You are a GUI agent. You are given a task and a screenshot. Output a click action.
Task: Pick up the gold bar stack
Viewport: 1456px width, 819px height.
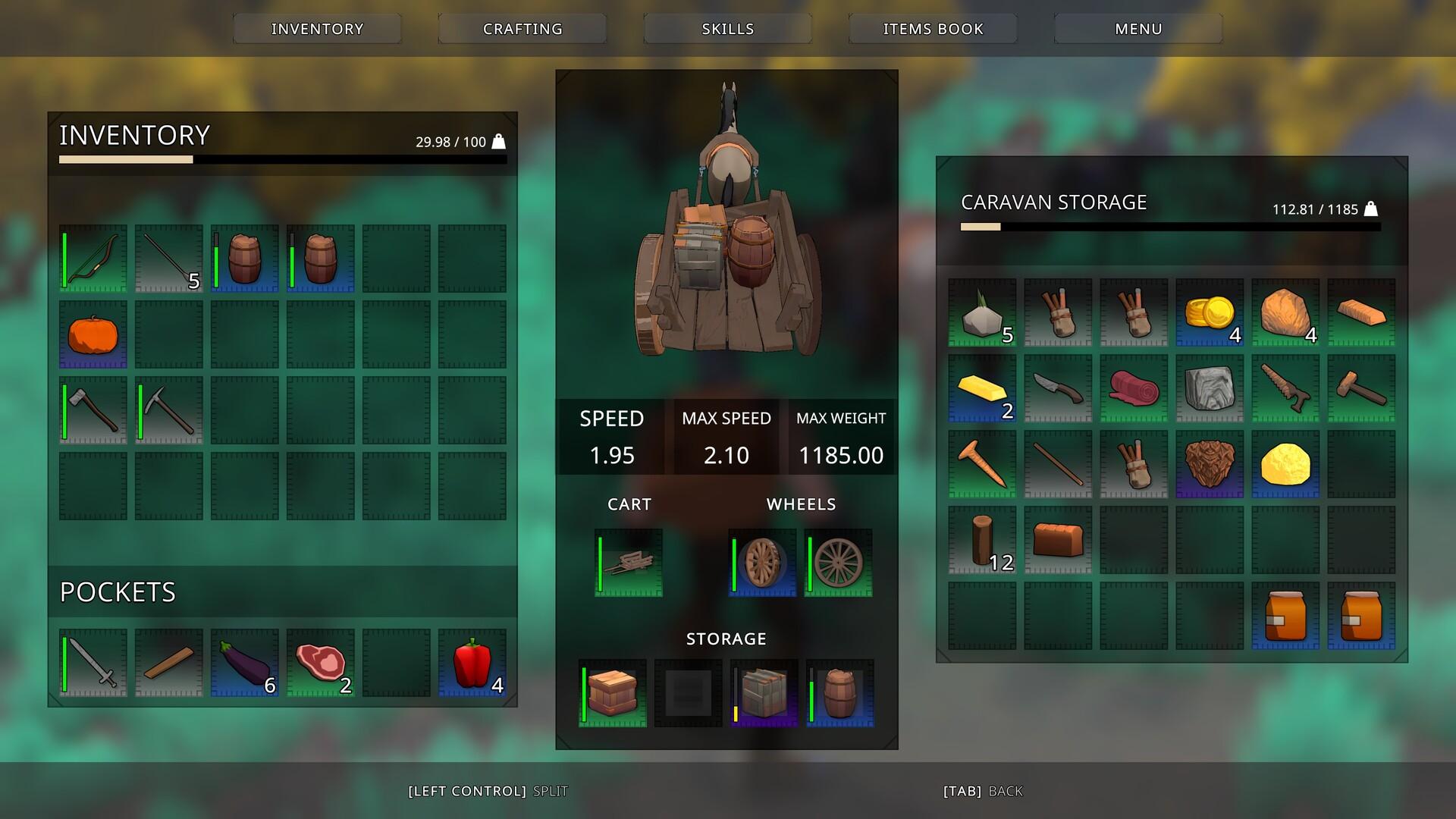(981, 389)
